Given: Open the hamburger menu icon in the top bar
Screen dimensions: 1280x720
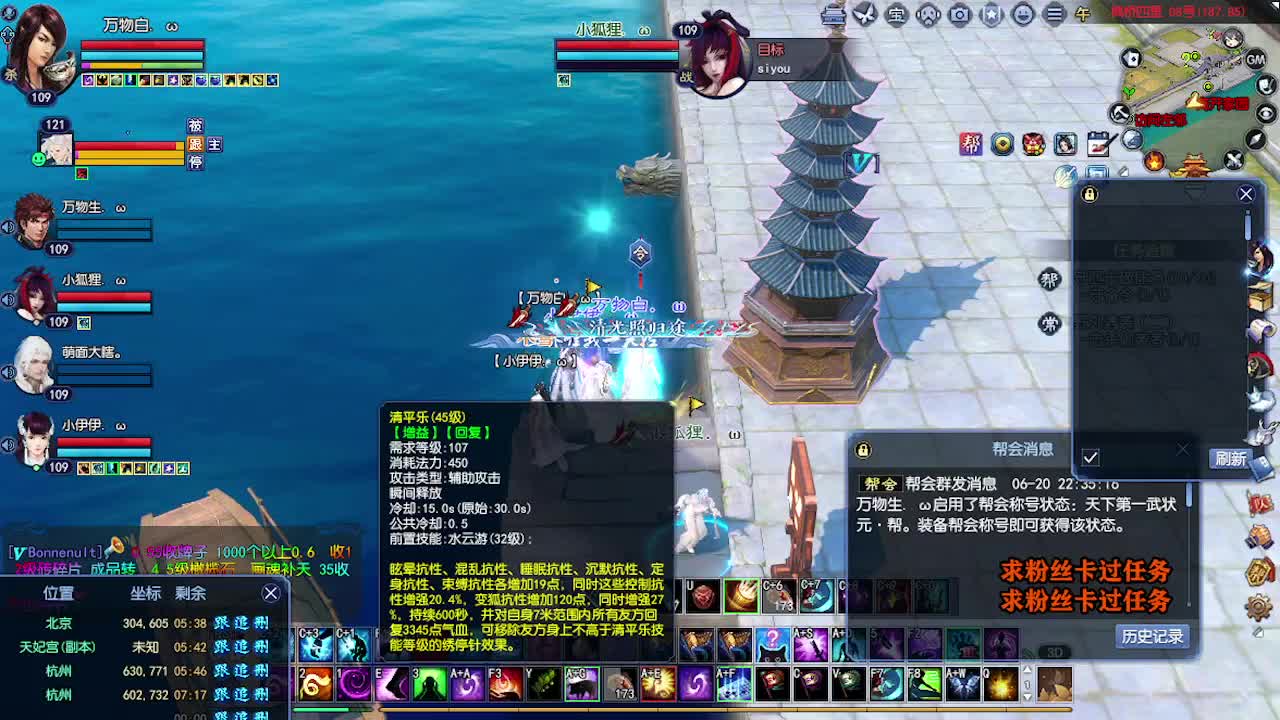Looking at the screenshot, I should point(1055,14).
